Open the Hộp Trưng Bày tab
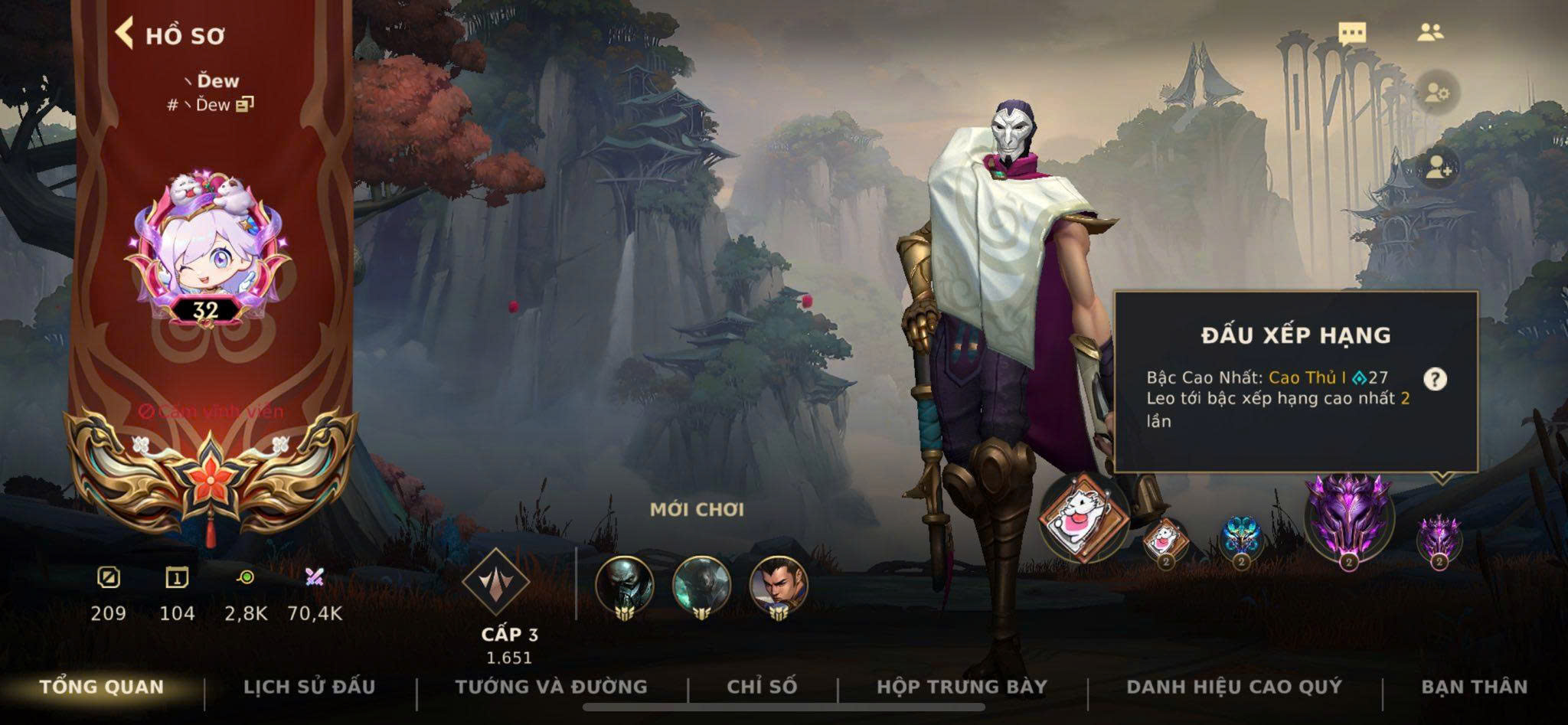The height and width of the screenshot is (725, 1568). click(962, 687)
